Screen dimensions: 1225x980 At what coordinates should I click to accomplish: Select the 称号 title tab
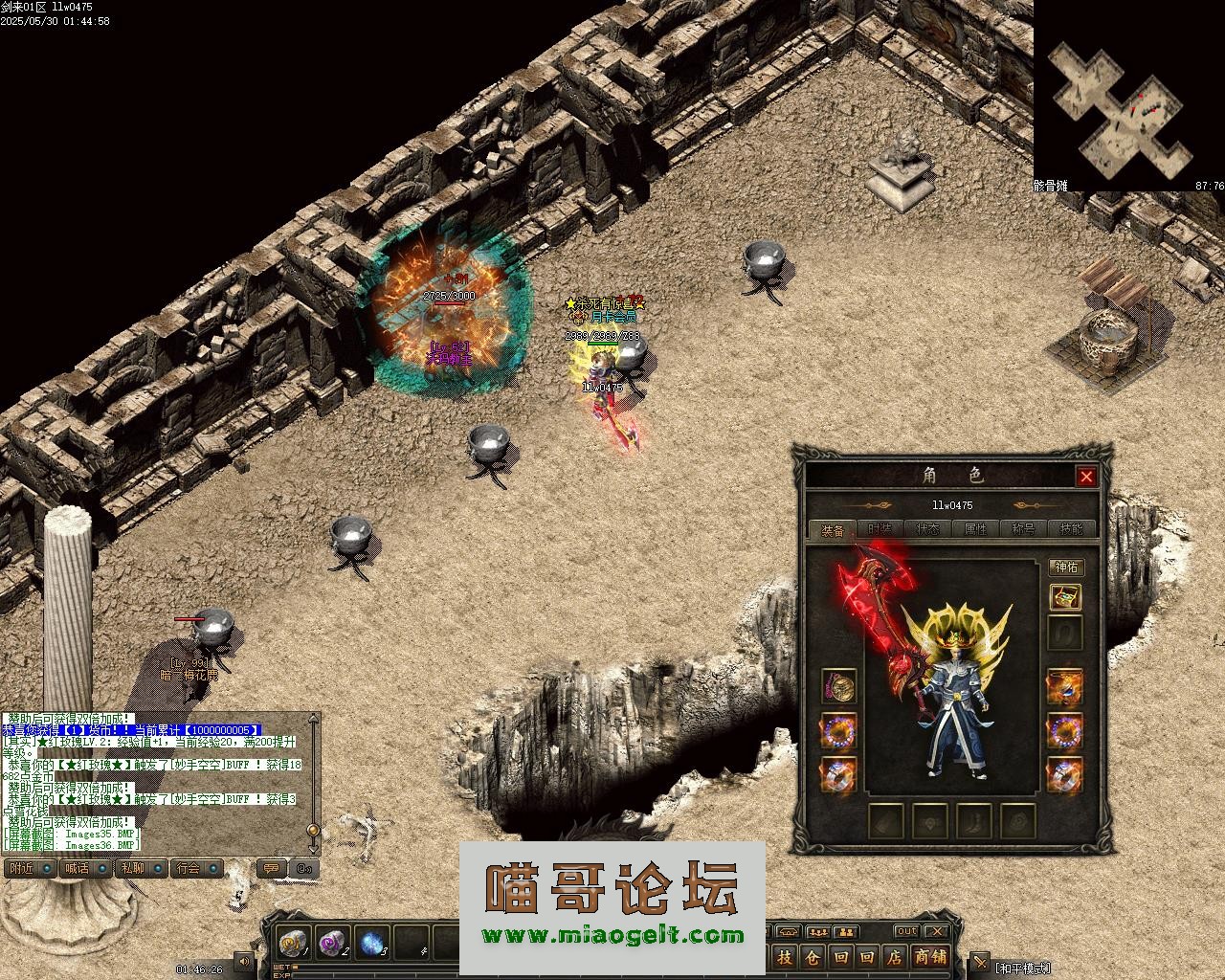click(x=1023, y=529)
